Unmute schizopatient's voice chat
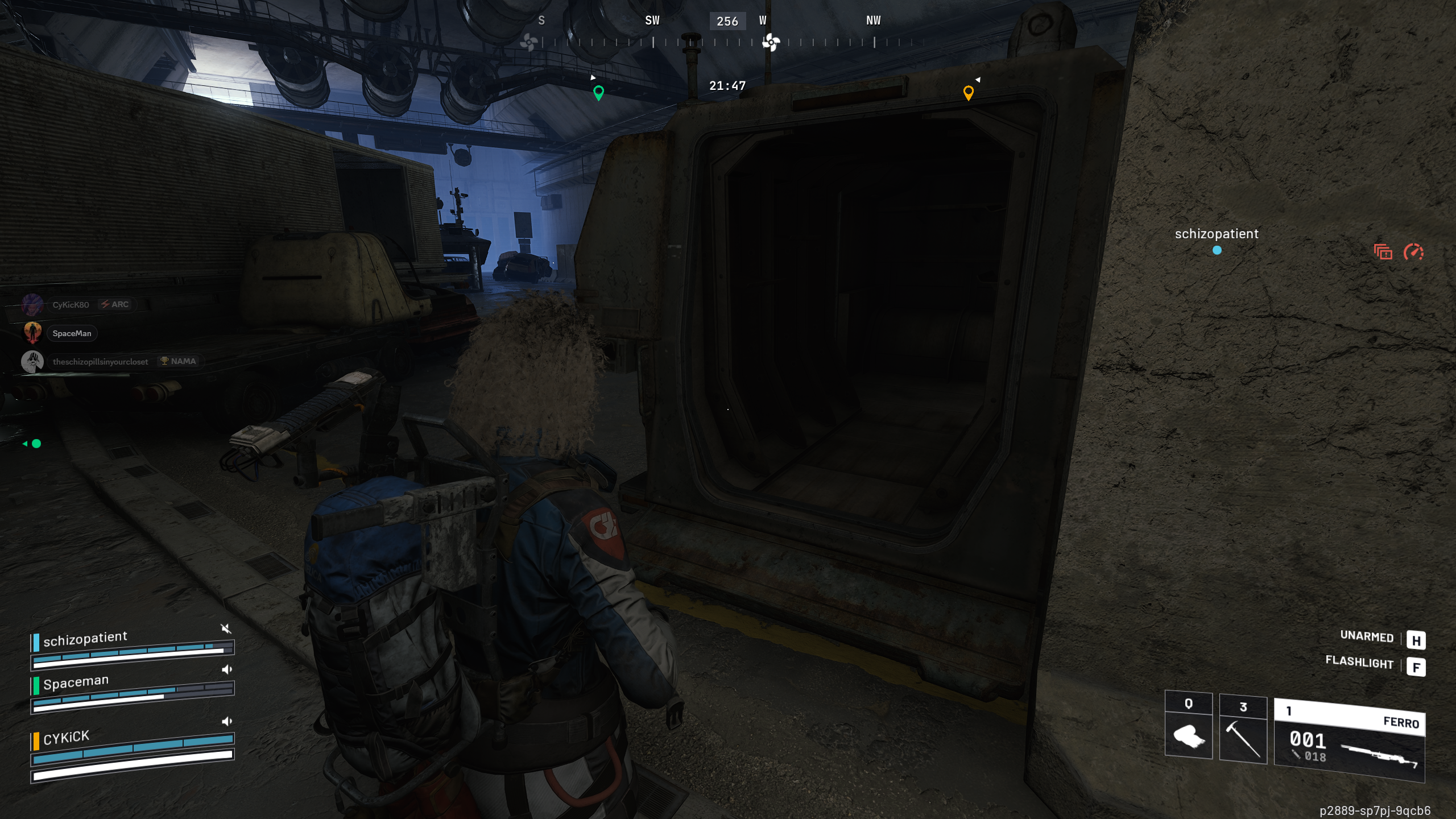The width and height of the screenshot is (1456, 819). point(226,628)
